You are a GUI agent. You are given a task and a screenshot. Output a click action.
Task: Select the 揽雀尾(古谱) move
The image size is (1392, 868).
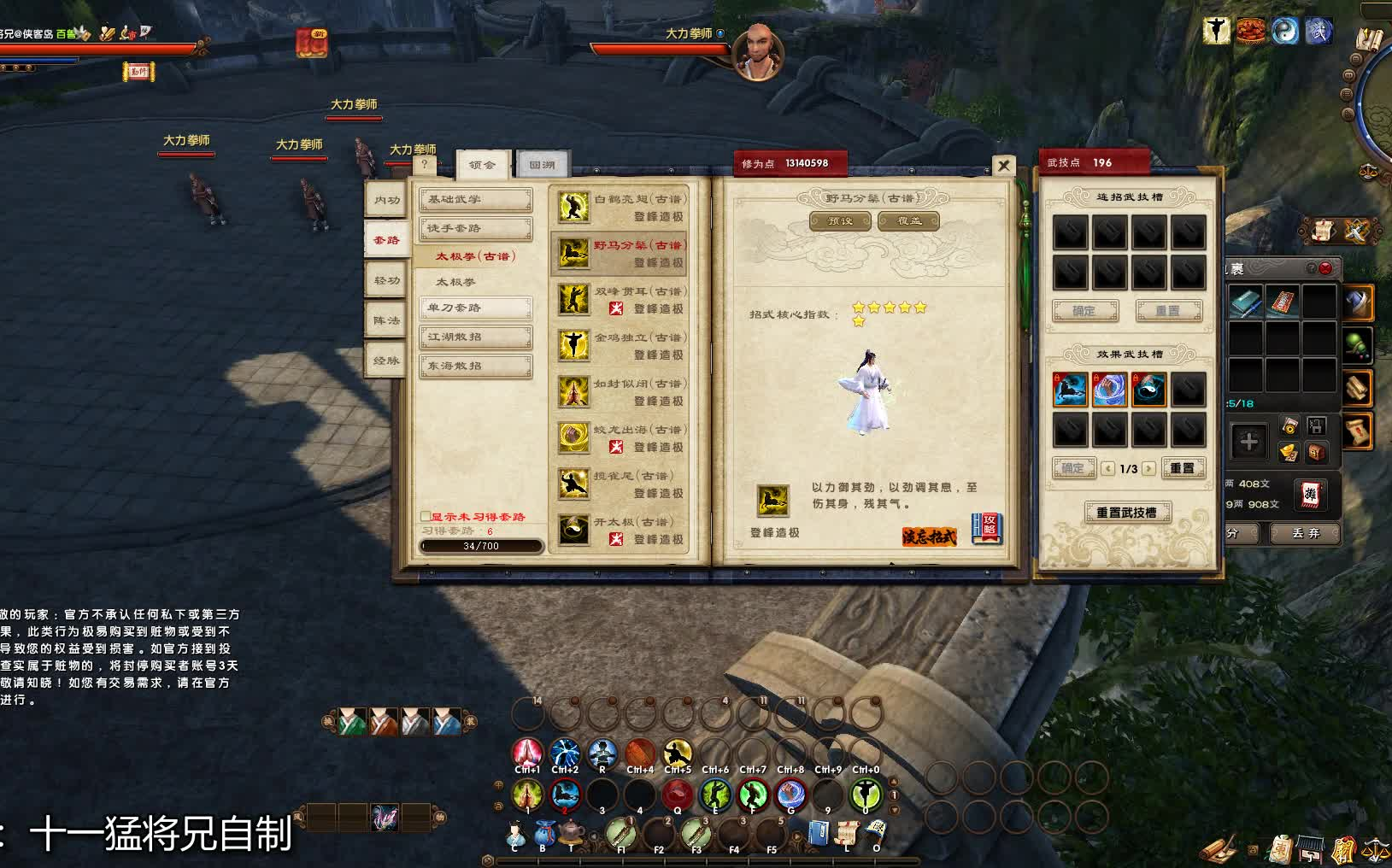620,484
